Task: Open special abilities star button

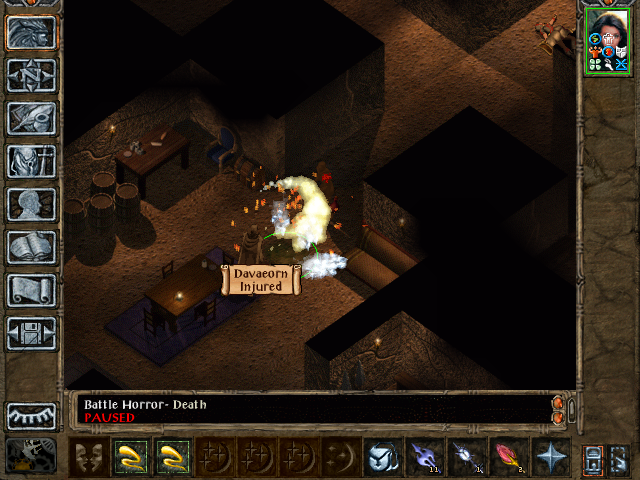Action: [x=550, y=456]
